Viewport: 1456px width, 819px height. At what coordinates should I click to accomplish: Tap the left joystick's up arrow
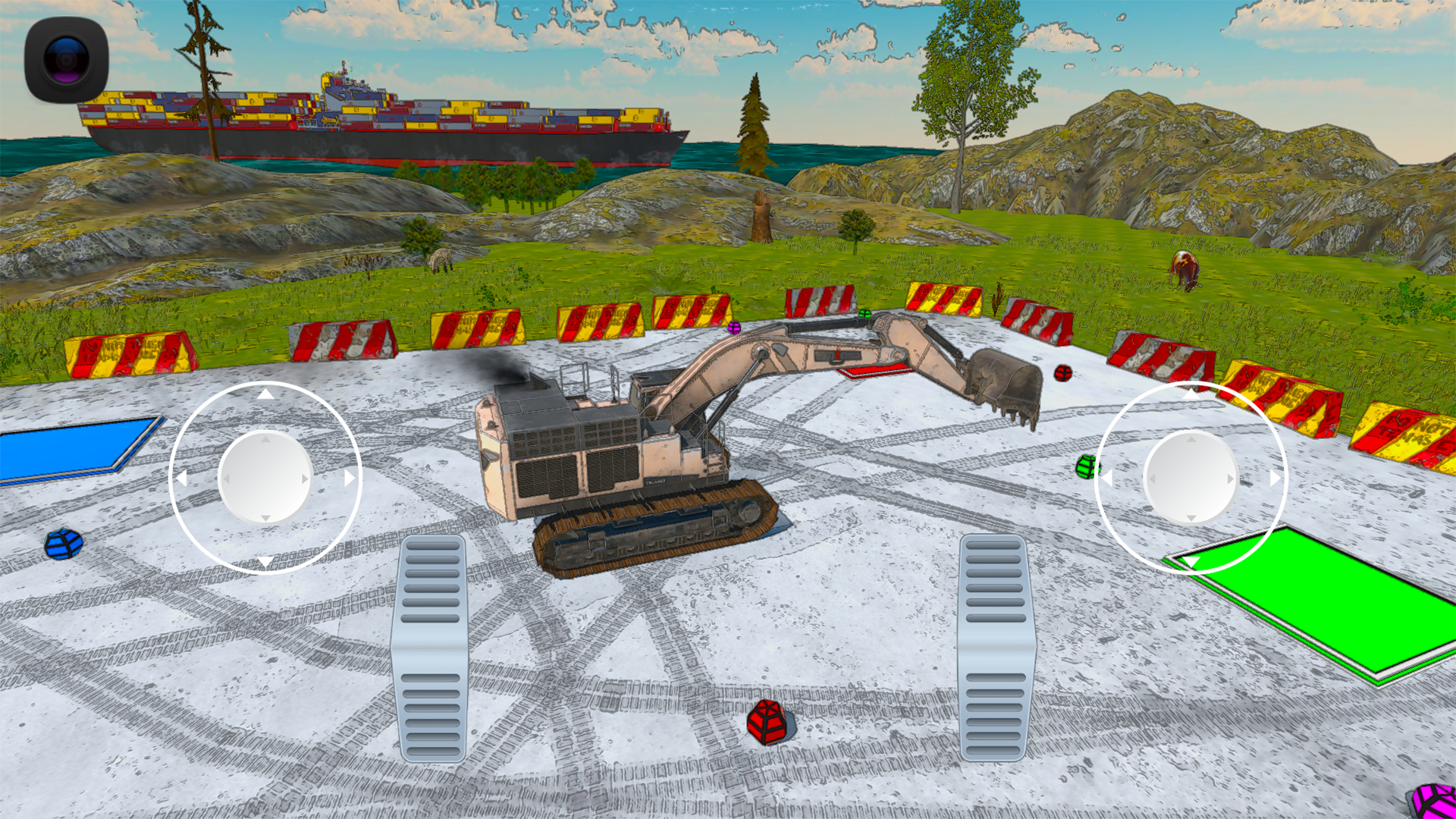click(265, 394)
